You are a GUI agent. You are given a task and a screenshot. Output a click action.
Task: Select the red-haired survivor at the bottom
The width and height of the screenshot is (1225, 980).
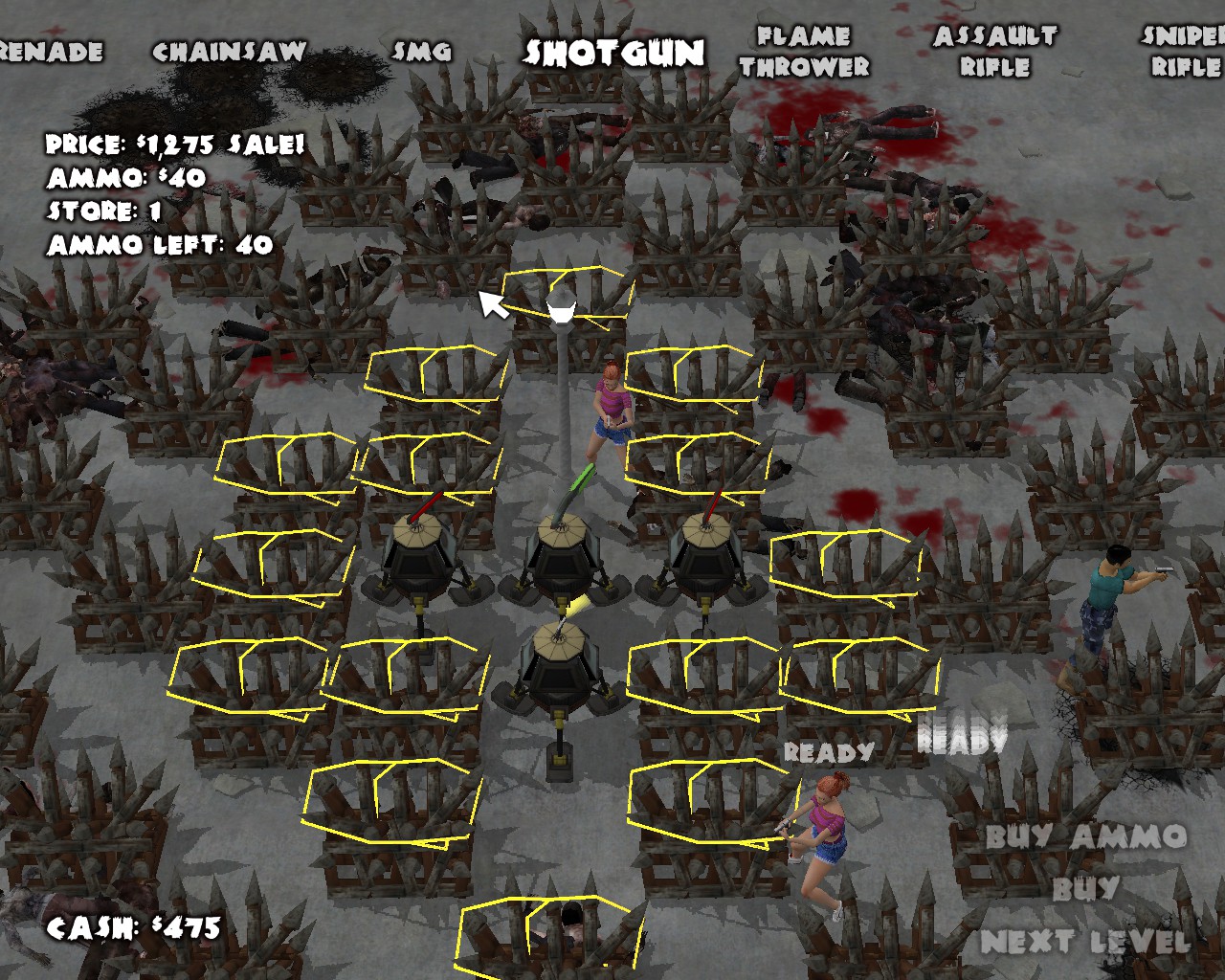(x=828, y=833)
